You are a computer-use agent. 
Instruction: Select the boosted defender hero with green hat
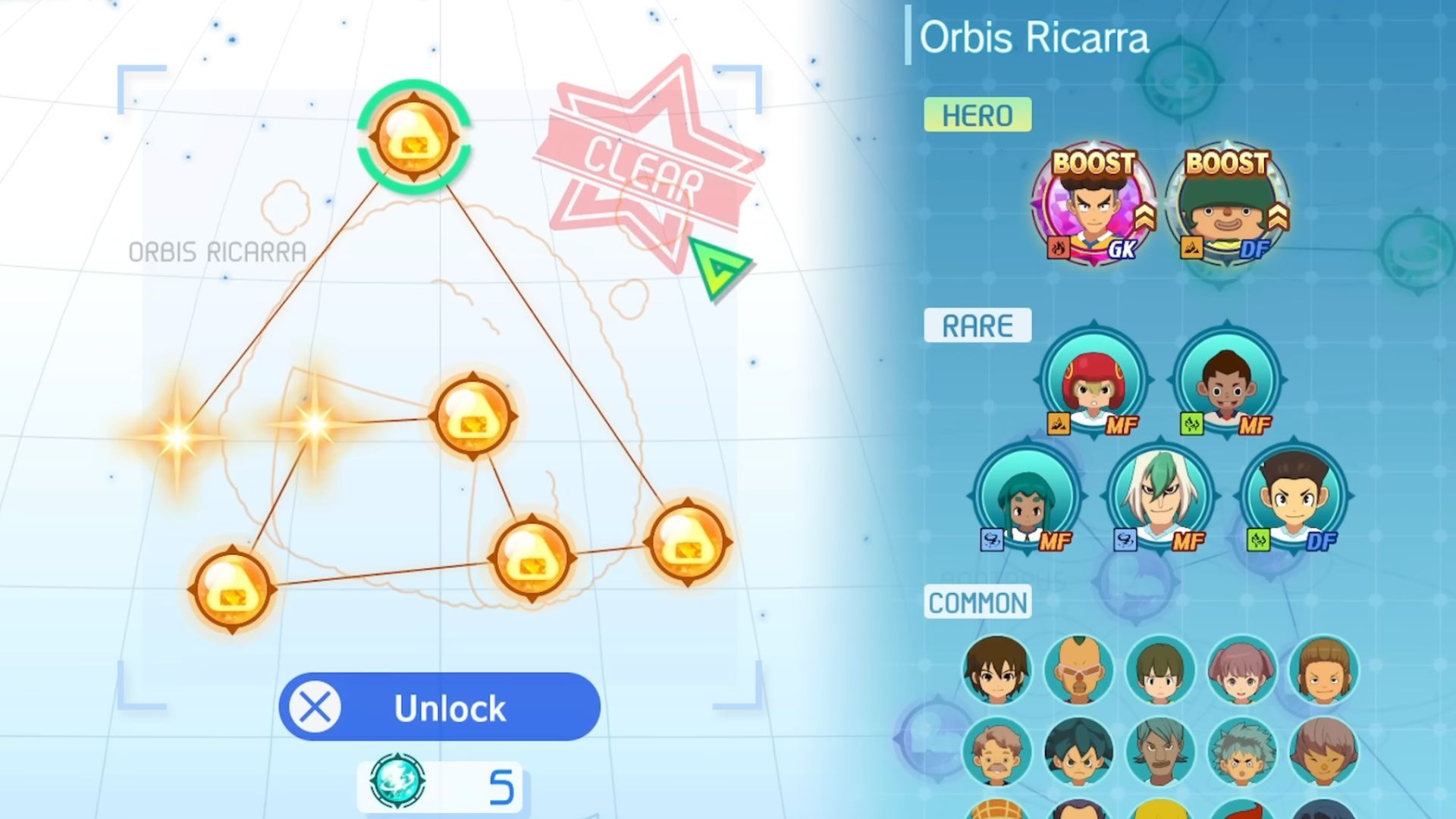(1226, 205)
